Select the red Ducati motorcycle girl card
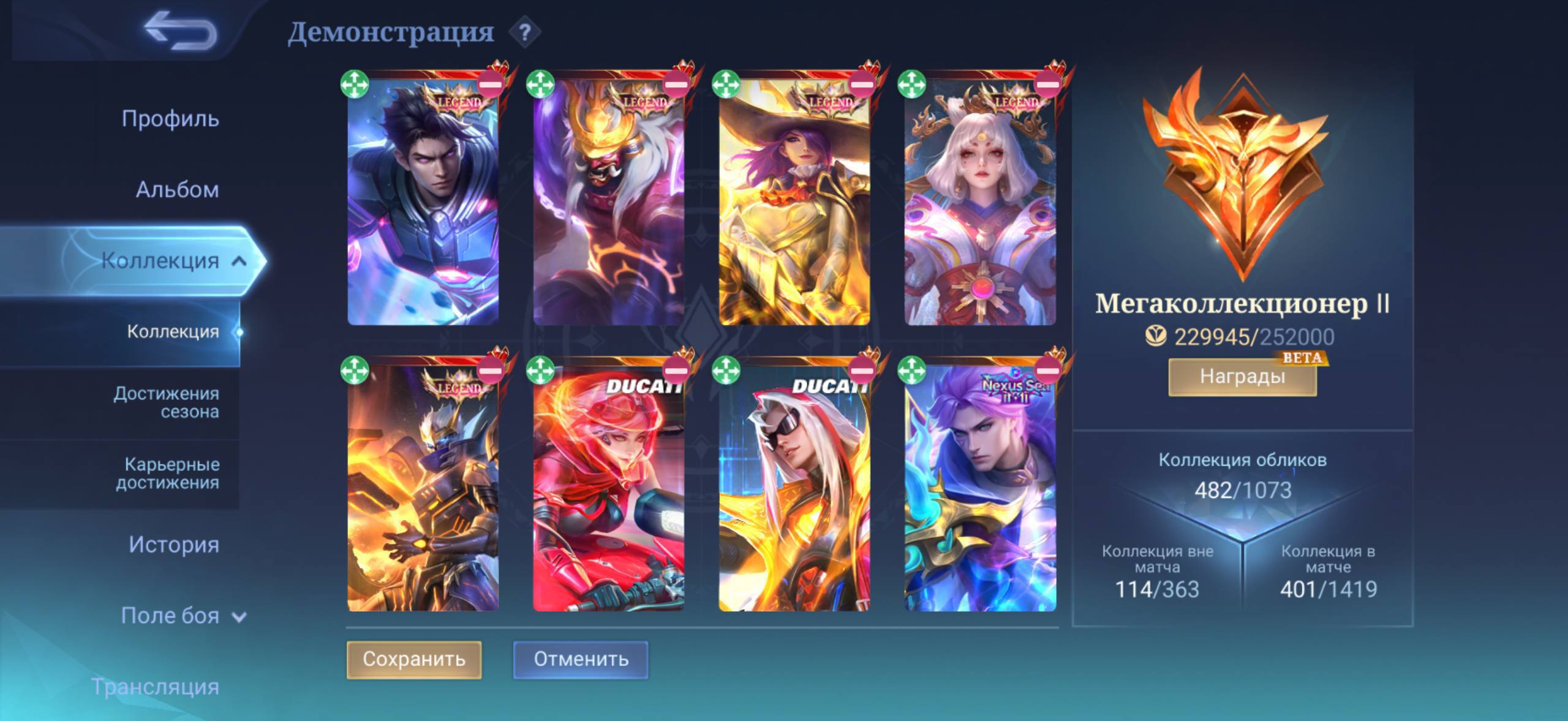The image size is (1568, 721). click(x=608, y=490)
